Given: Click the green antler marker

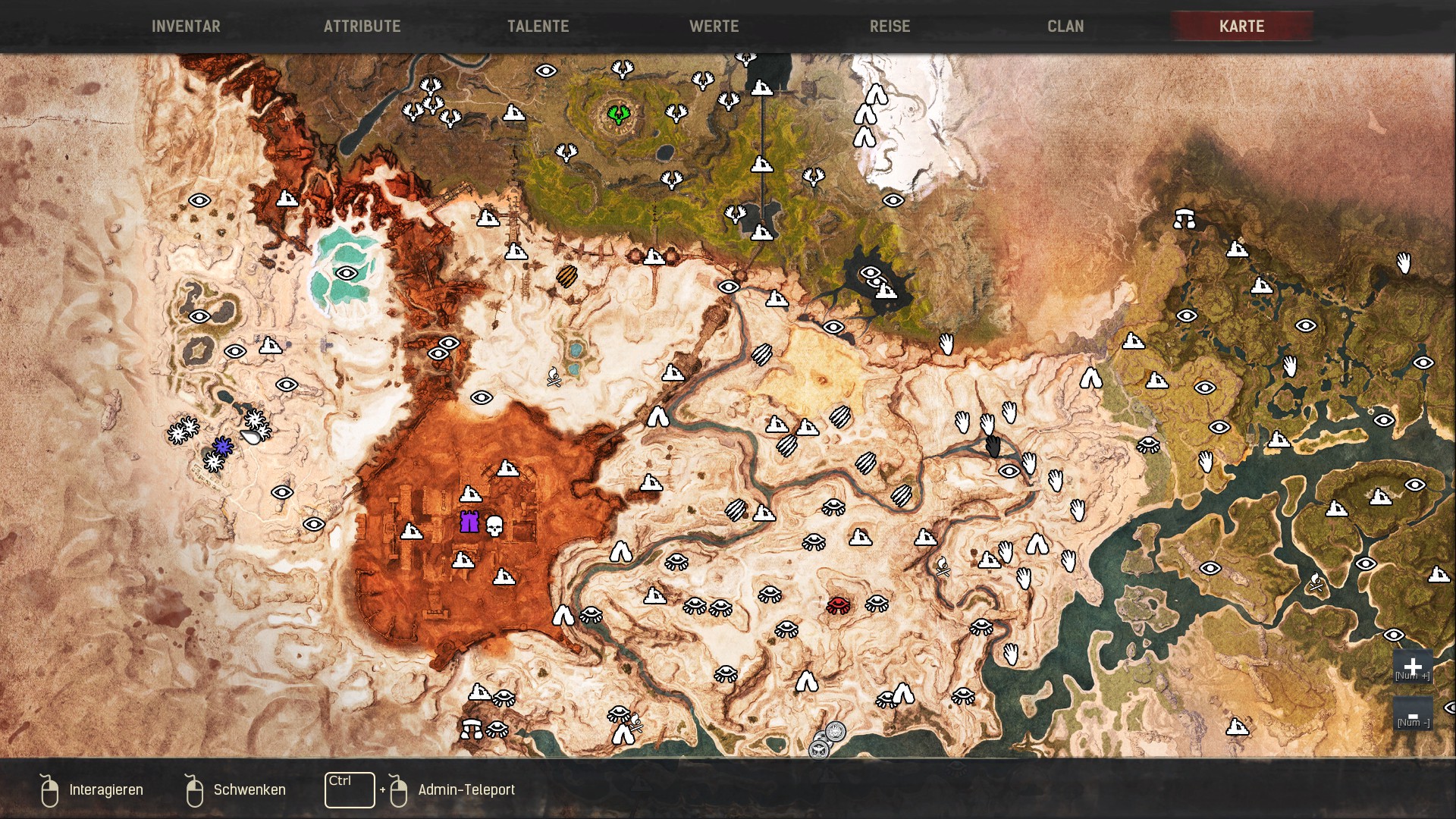Looking at the screenshot, I should (x=619, y=115).
